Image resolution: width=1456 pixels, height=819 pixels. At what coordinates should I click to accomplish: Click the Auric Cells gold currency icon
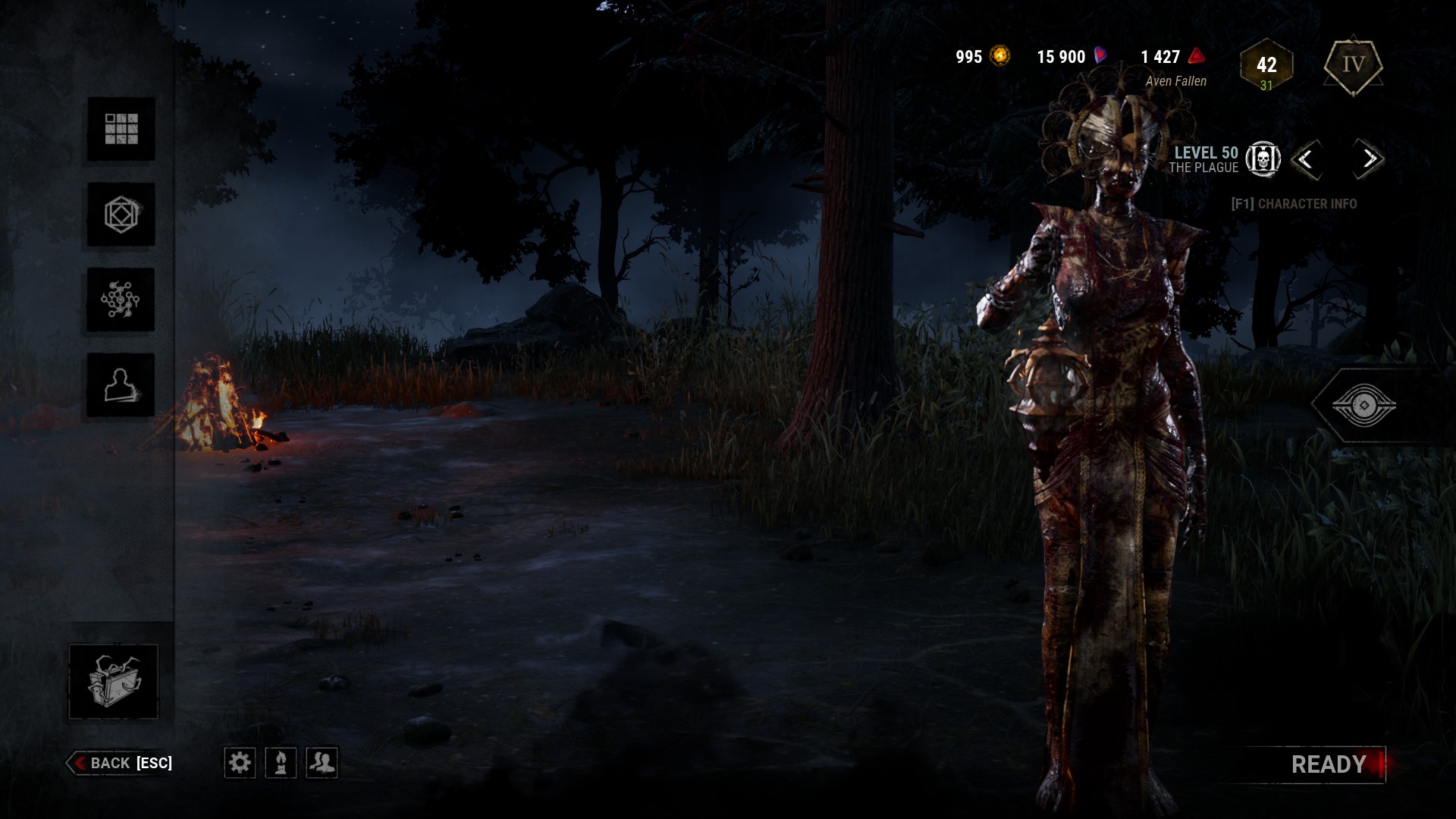pyautogui.click(x=1001, y=56)
